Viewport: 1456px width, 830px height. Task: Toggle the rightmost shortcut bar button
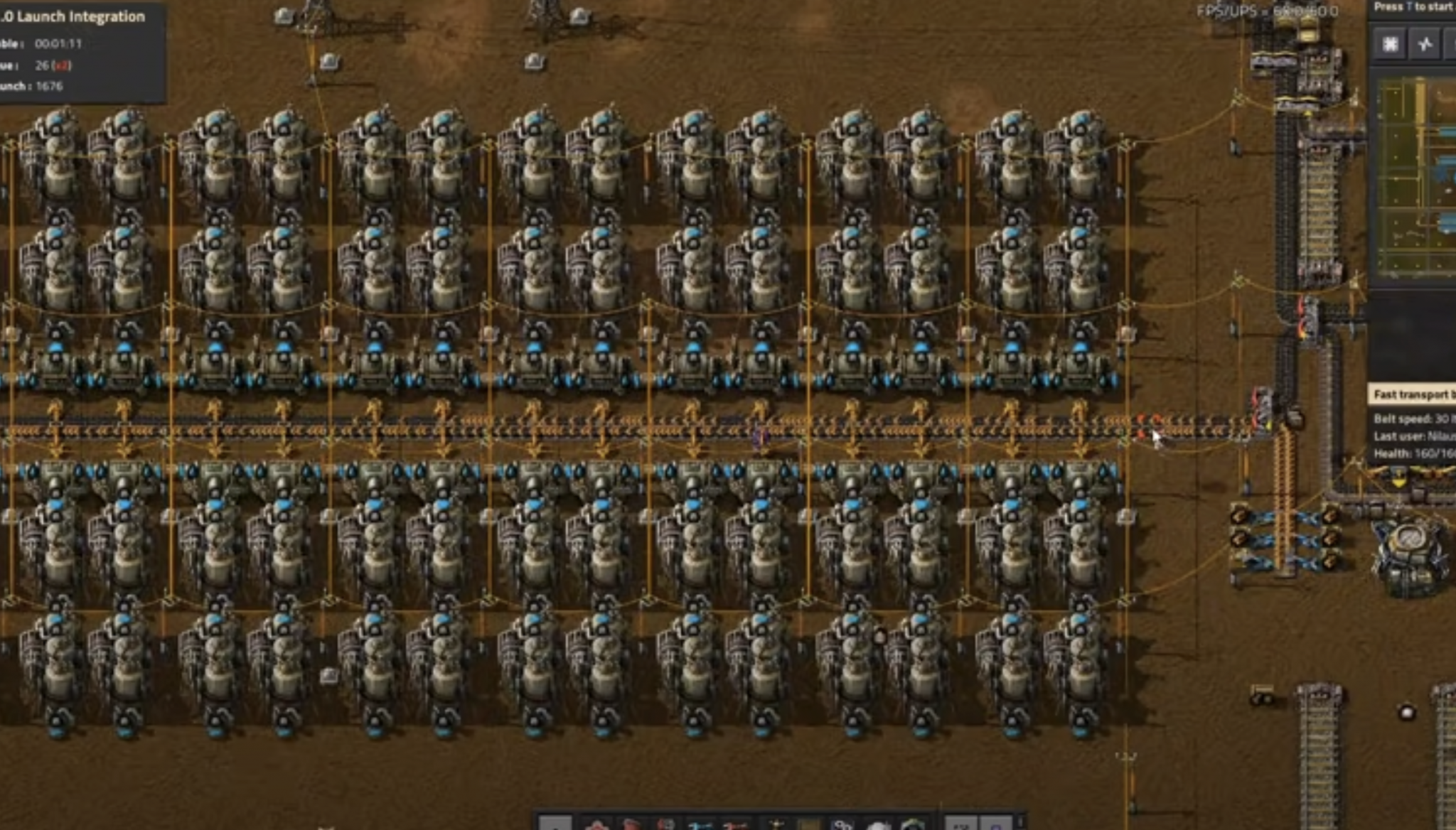1453,44
